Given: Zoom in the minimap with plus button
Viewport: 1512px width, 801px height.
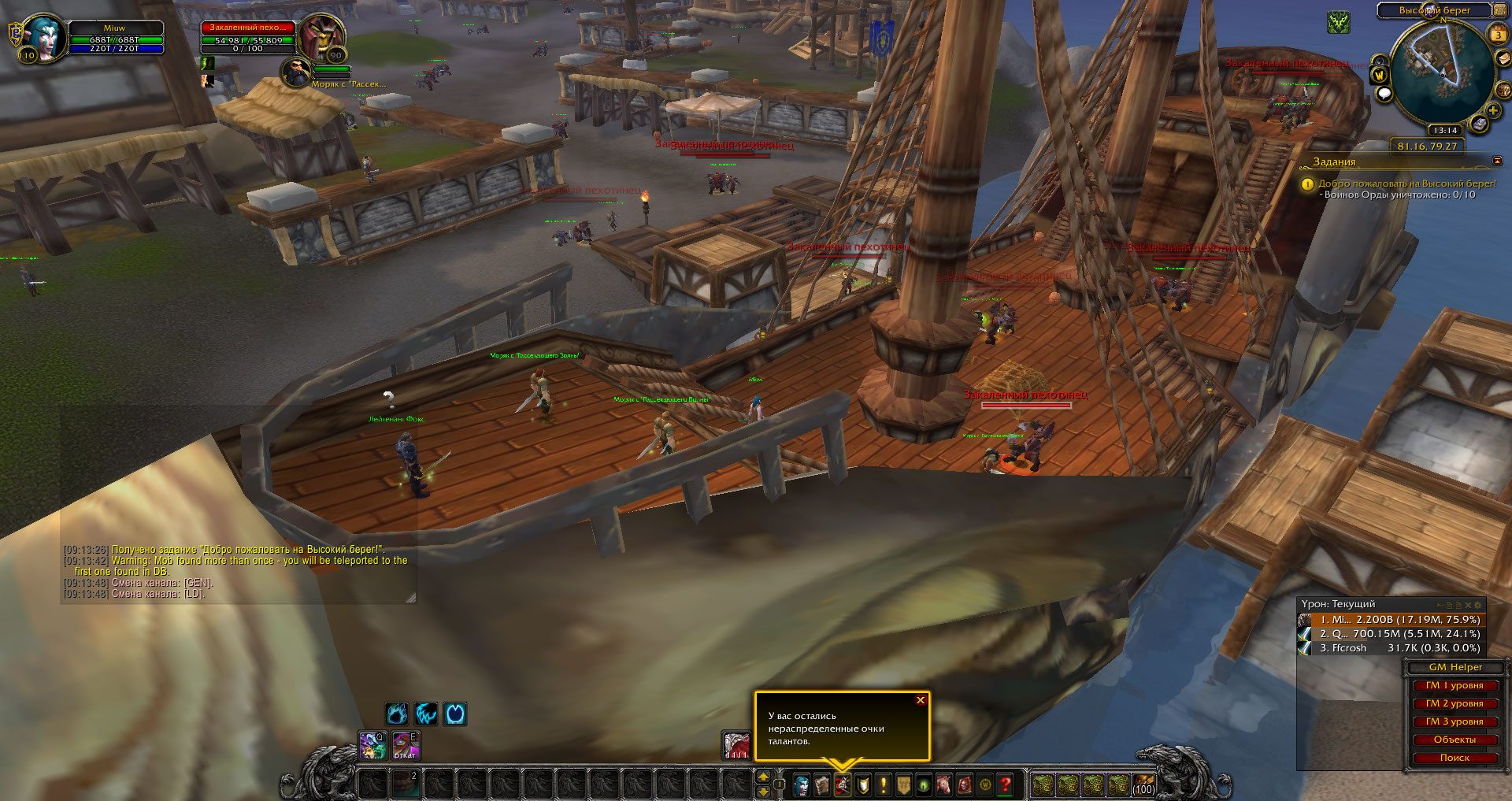Looking at the screenshot, I should coord(1492,111).
